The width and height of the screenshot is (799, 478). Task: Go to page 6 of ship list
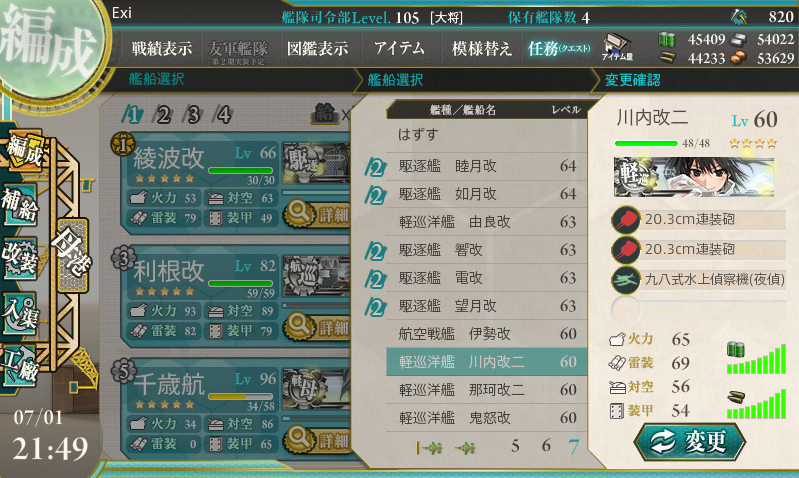pyautogui.click(x=545, y=447)
